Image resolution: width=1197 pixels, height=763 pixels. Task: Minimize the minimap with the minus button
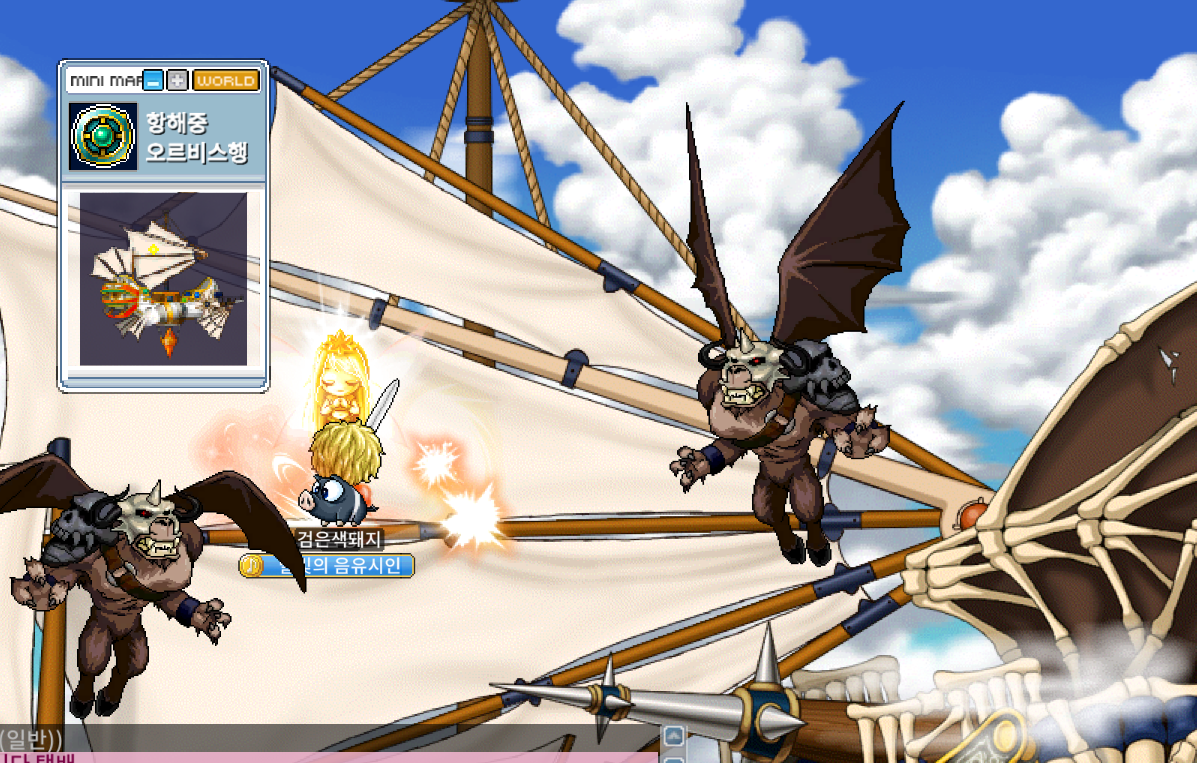[x=153, y=80]
